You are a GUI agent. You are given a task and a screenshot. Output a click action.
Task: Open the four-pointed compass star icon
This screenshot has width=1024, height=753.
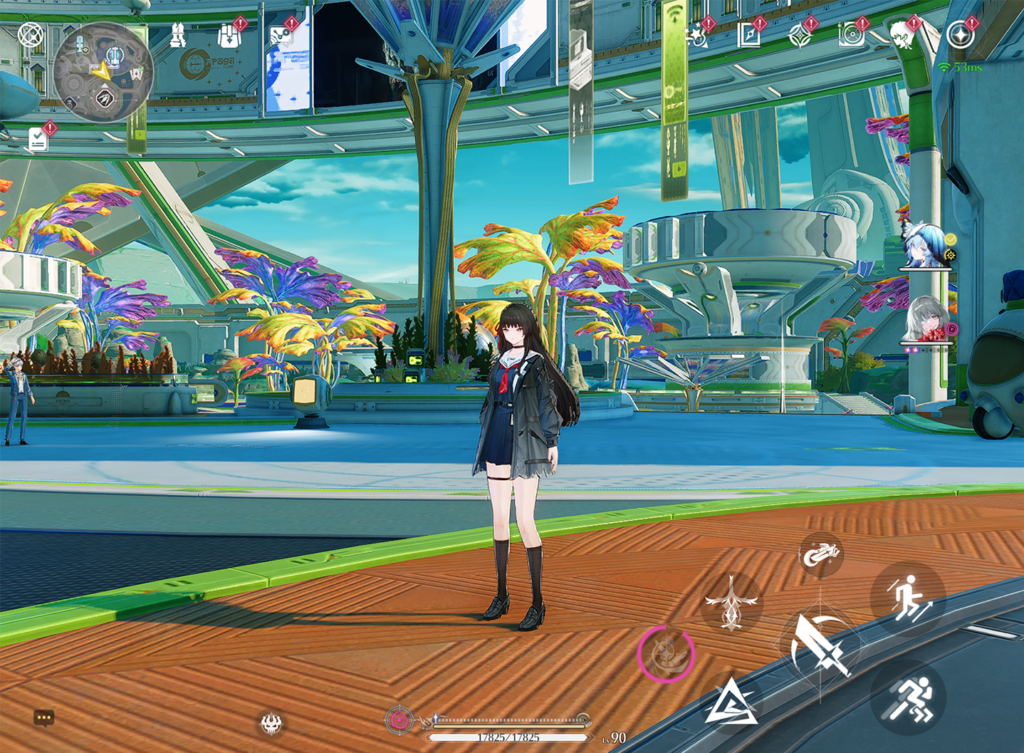(800, 37)
